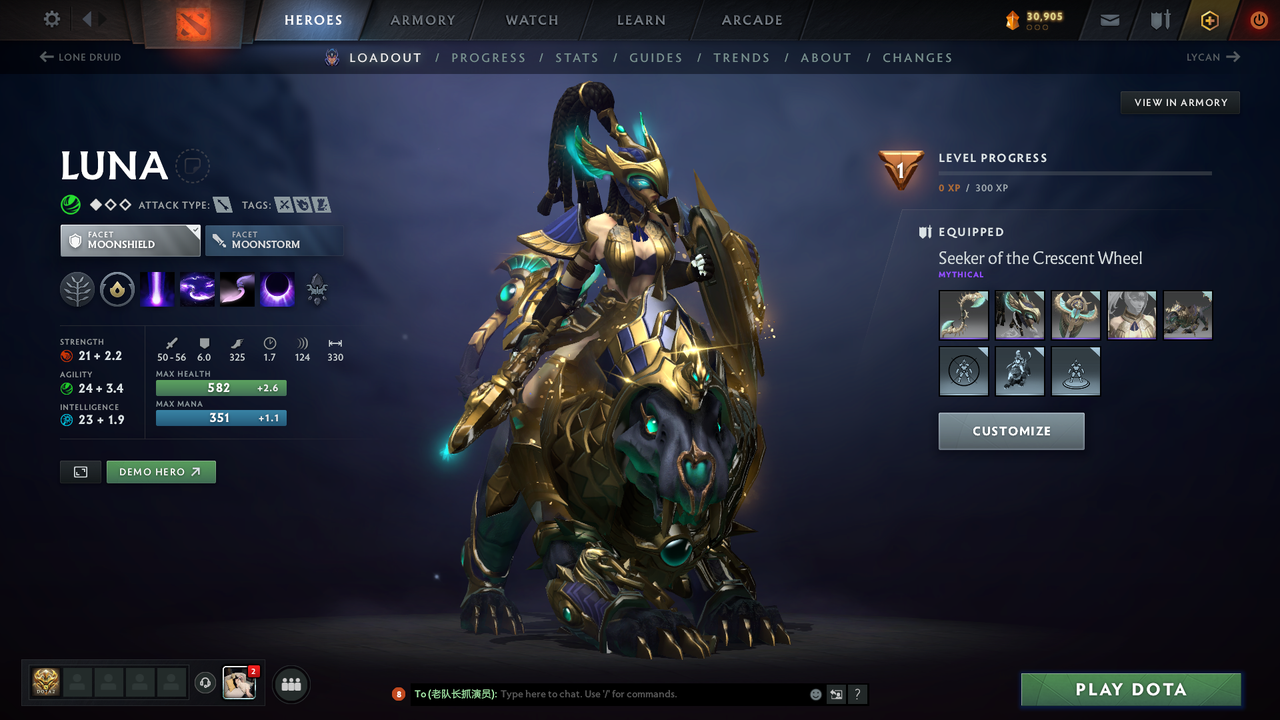The width and height of the screenshot is (1280, 720).
Task: Open the emoticon picker in chat
Action: [815, 694]
